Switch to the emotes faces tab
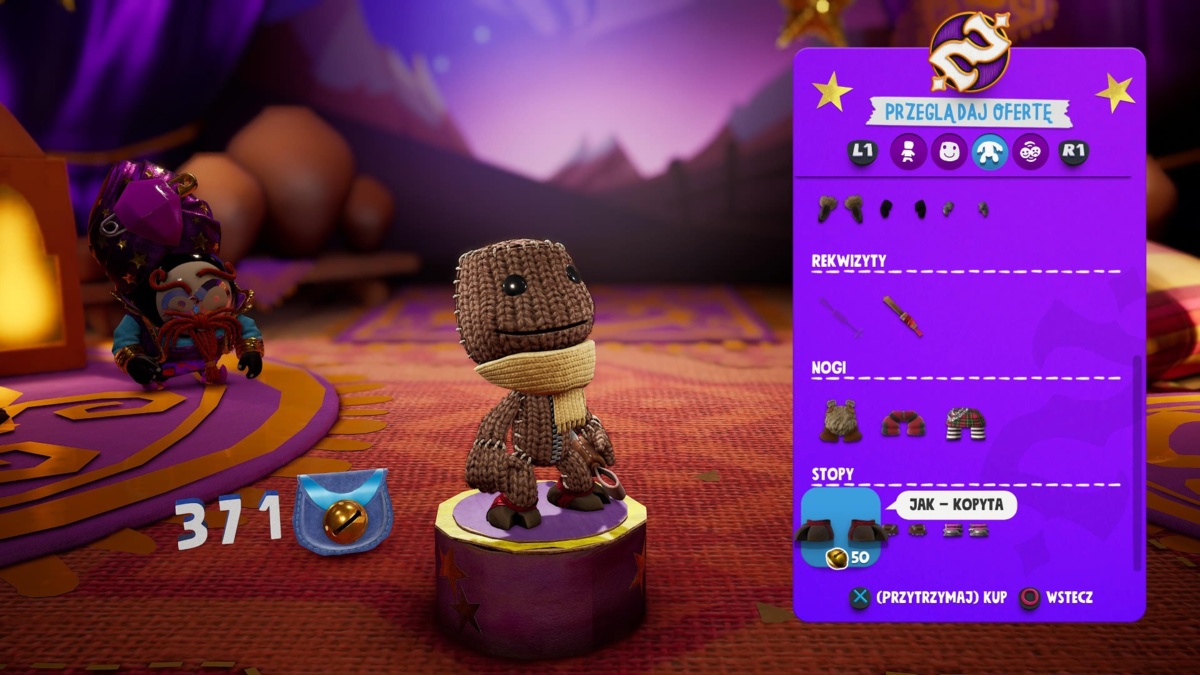 (1030, 152)
